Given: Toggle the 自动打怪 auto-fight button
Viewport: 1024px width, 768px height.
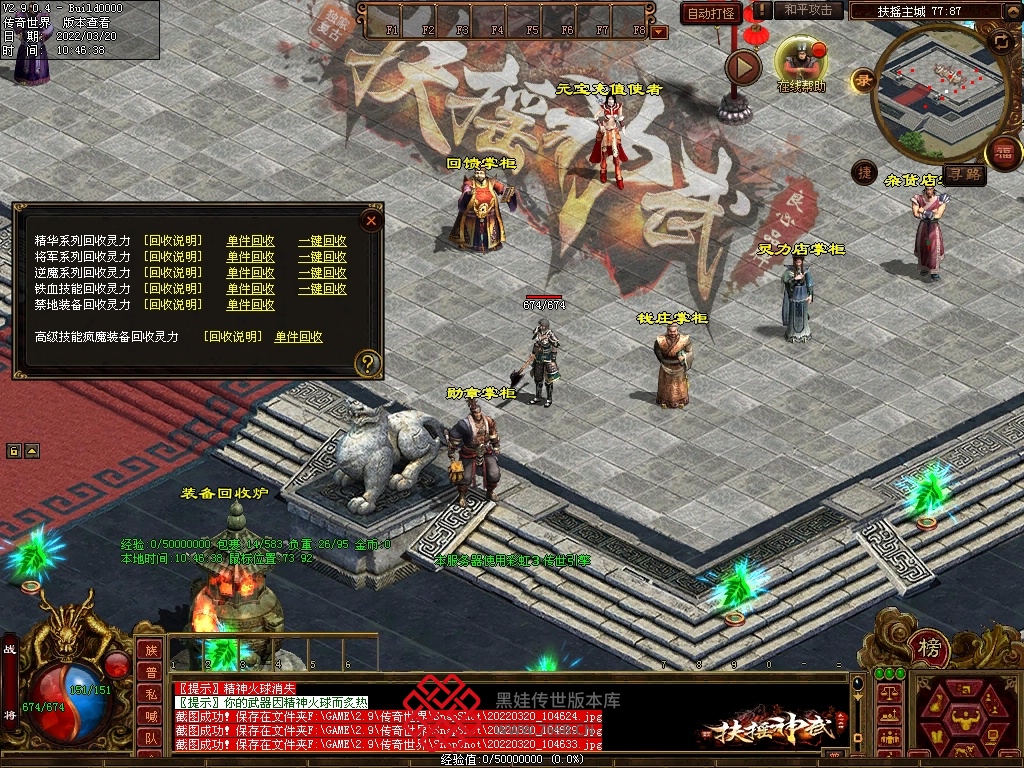Looking at the screenshot, I should click(711, 14).
